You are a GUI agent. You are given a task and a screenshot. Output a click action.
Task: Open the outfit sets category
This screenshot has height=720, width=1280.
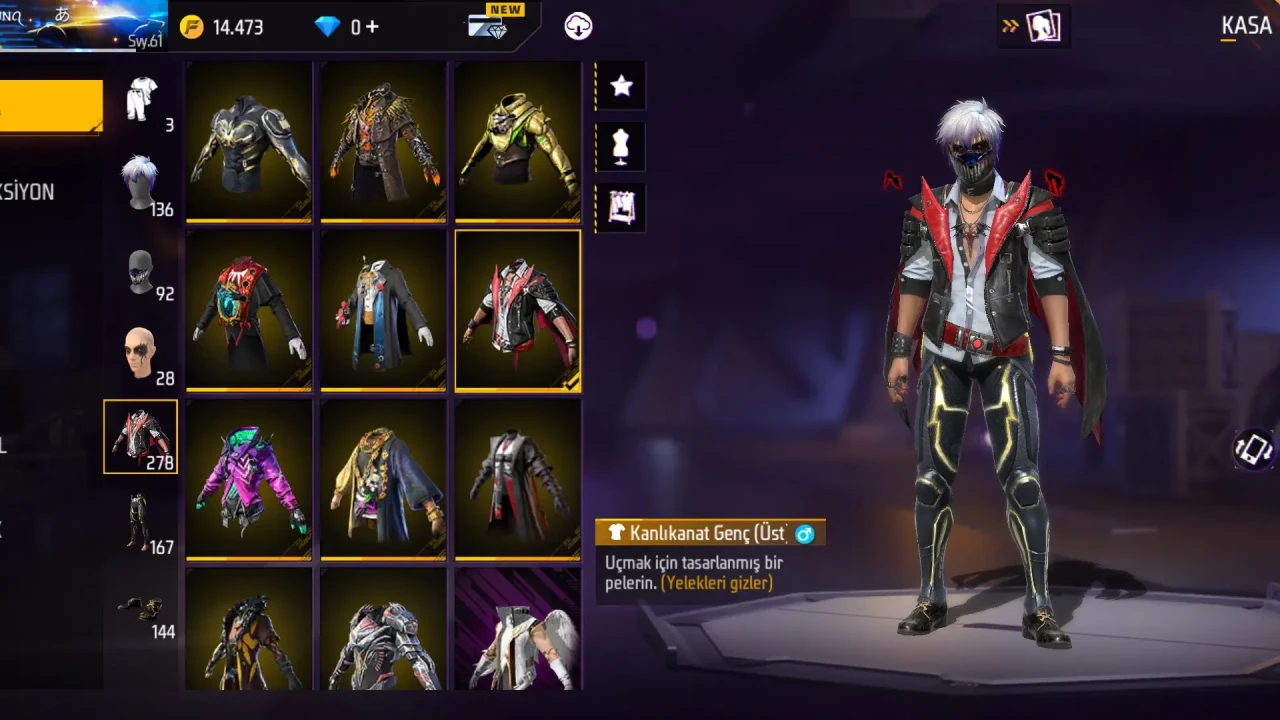142,100
